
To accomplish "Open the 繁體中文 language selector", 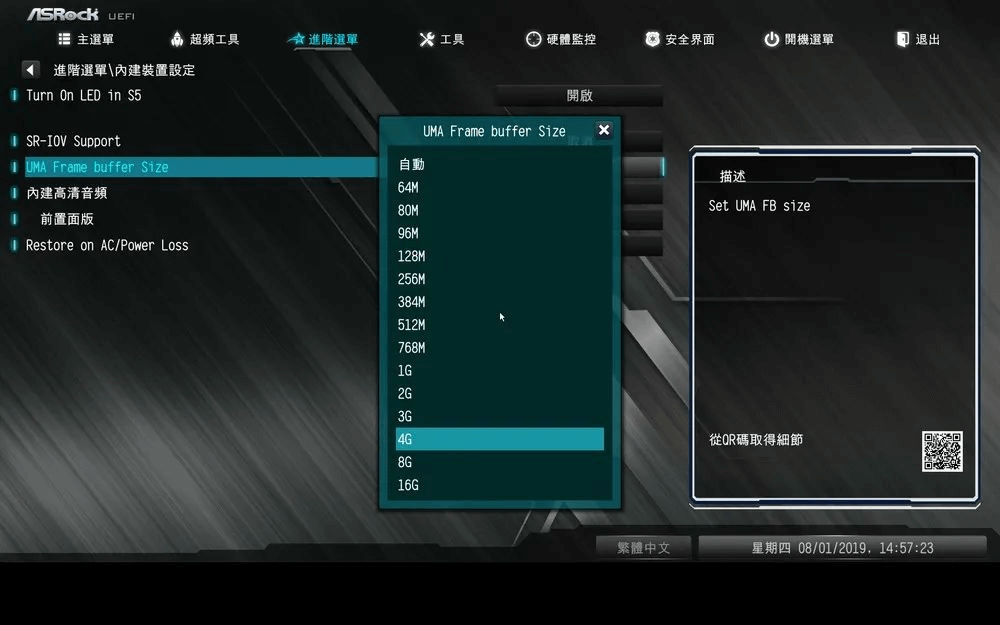I will 643,548.
